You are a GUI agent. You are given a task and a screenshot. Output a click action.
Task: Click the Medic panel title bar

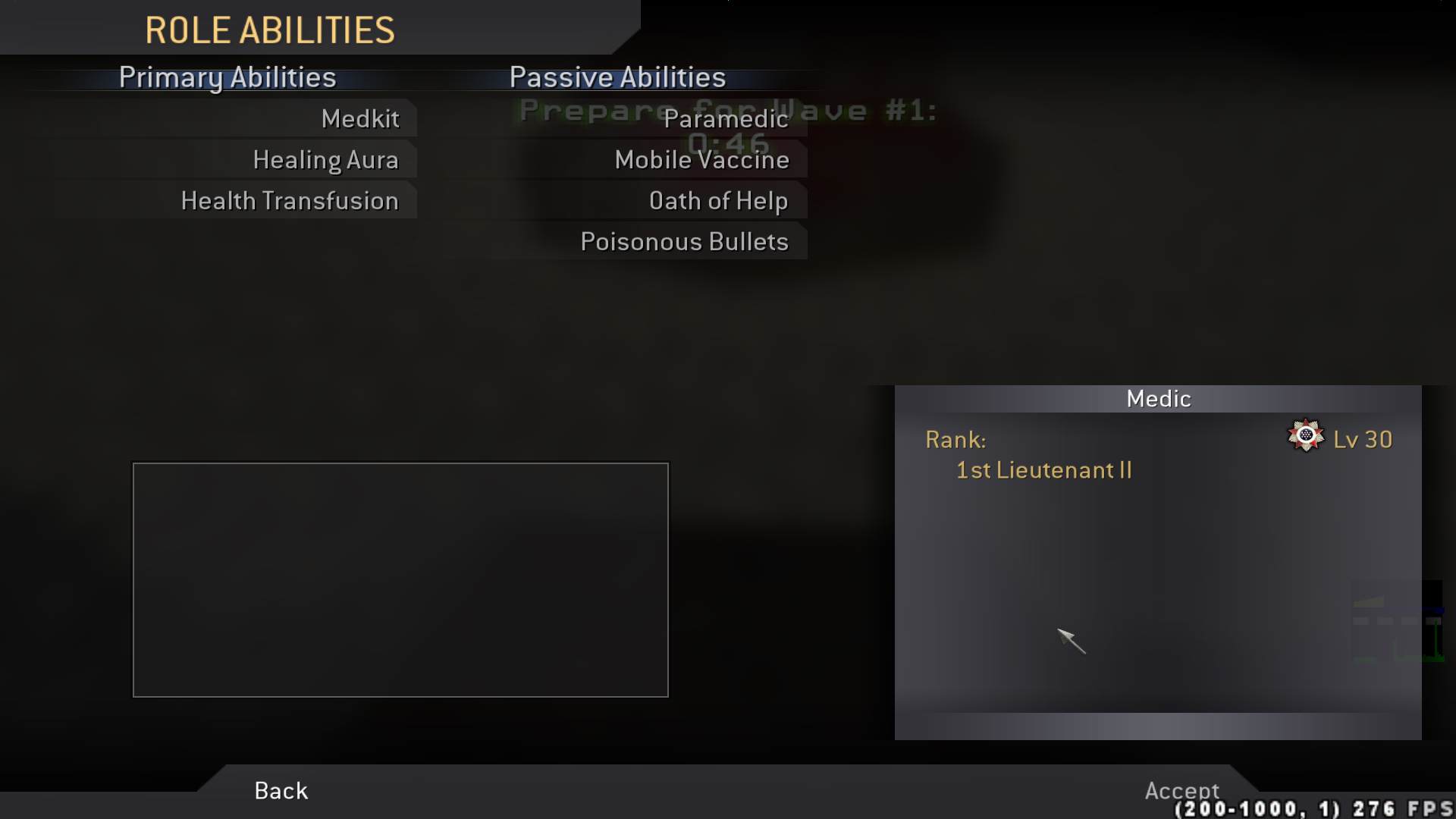point(1159,397)
